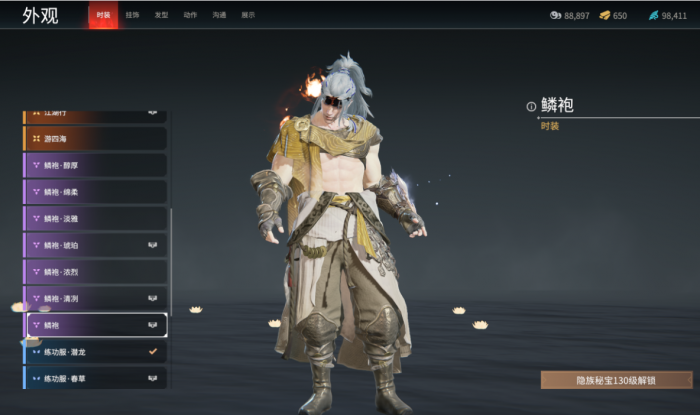Viewport: 700px width, 415px height.
Task: Switch to the 发型 tab
Action: pos(161,15)
